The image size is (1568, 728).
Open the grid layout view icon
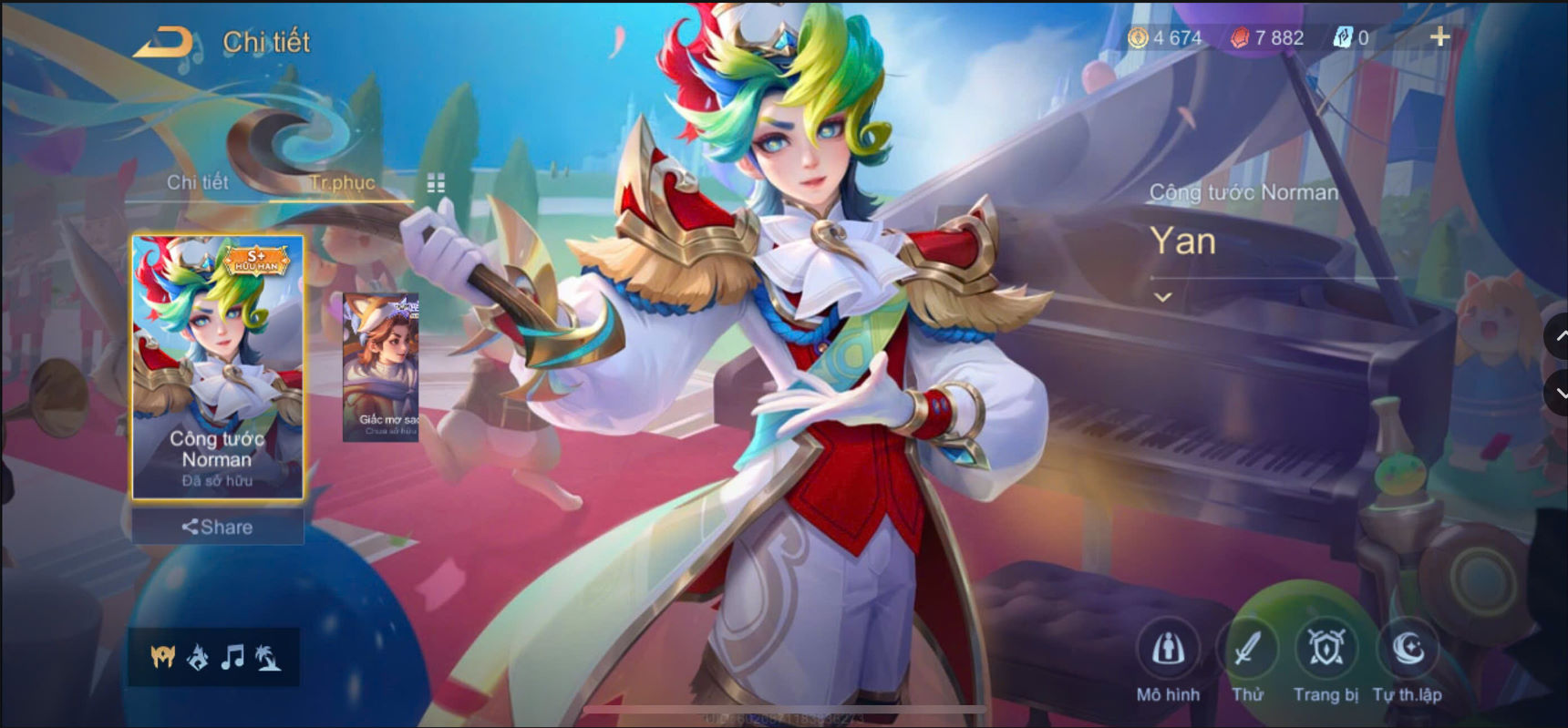(436, 183)
